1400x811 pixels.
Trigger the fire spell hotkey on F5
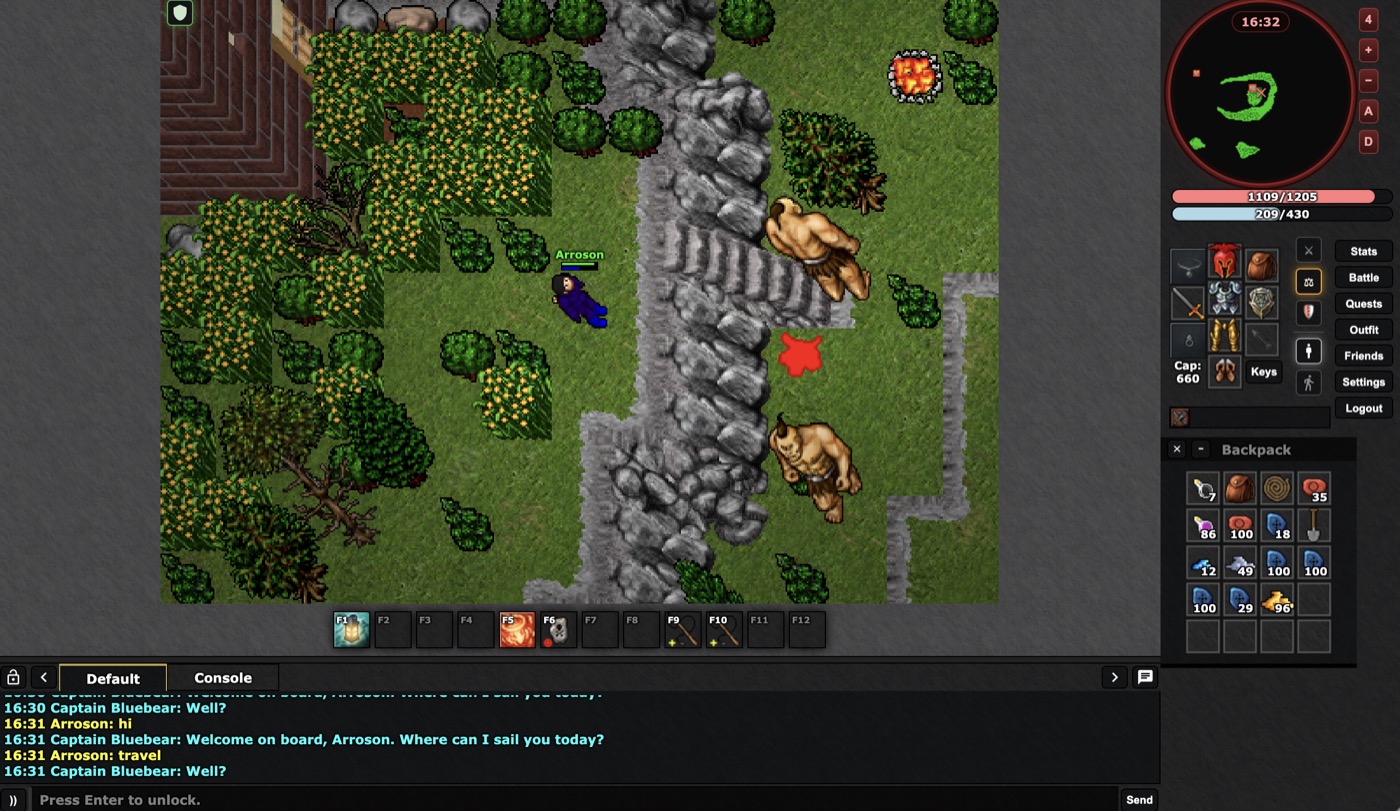click(x=517, y=629)
